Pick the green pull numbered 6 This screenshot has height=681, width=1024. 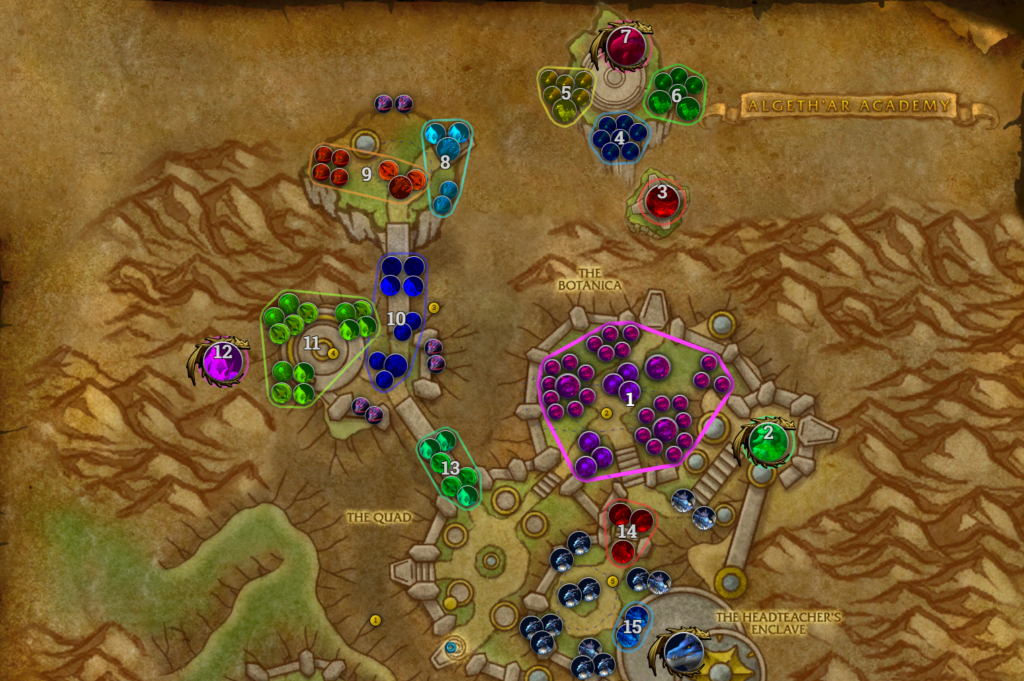[x=676, y=95]
